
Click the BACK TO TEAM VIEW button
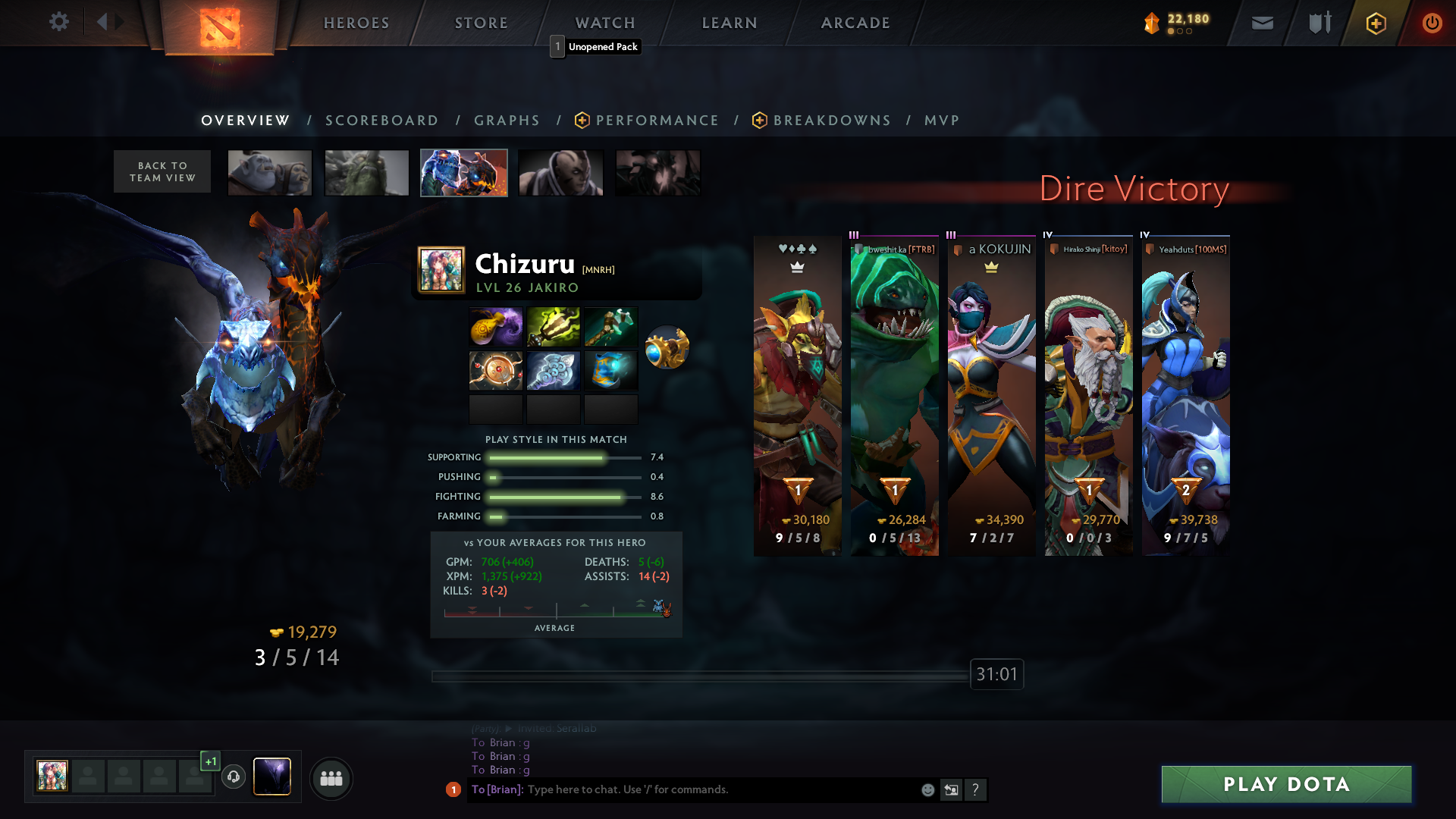(x=162, y=171)
